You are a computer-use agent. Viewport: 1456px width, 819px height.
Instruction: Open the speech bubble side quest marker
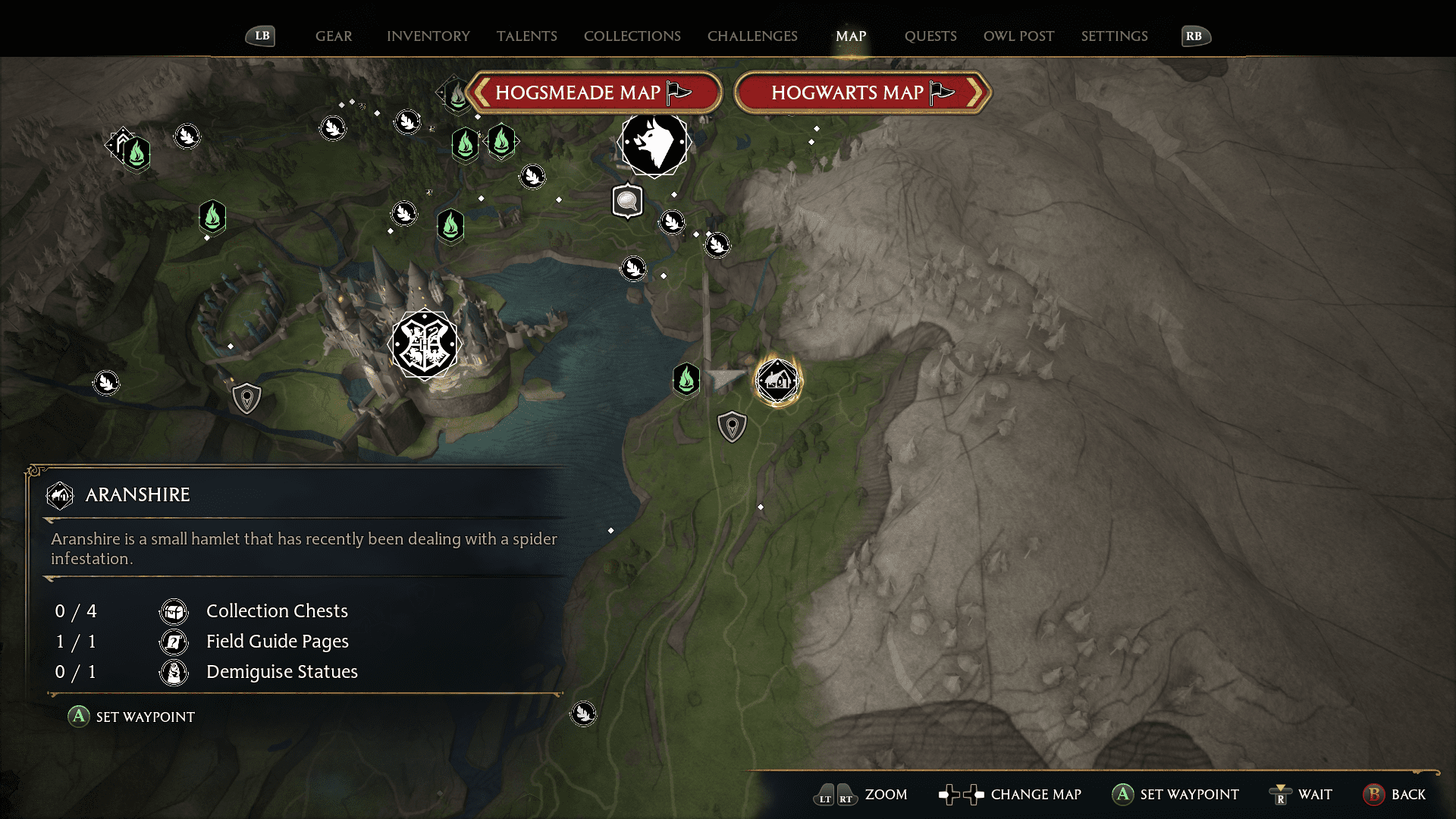point(626,201)
